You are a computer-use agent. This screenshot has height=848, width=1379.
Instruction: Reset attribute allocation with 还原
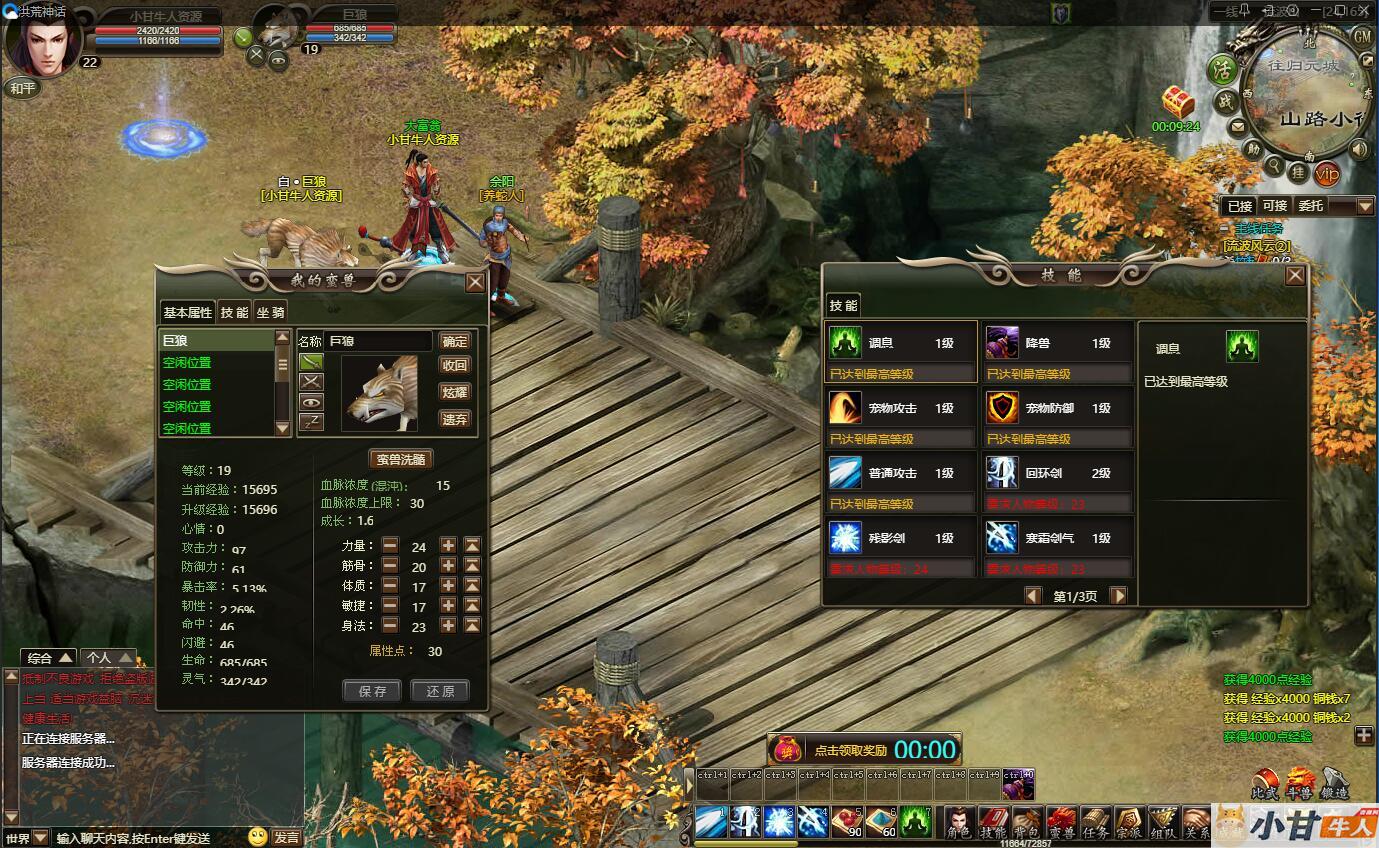point(439,691)
